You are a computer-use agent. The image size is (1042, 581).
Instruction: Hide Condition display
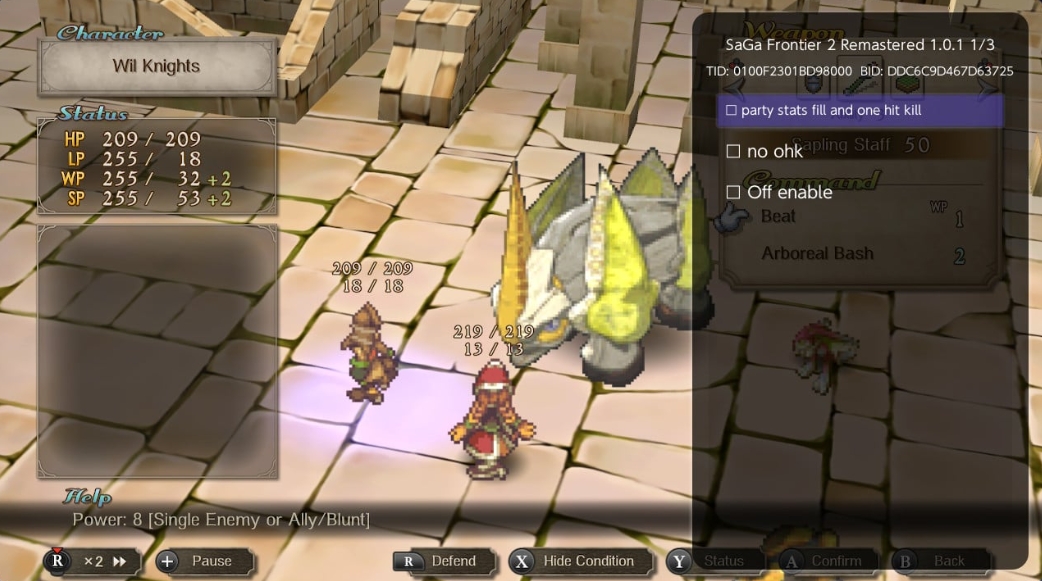[x=580, y=561]
